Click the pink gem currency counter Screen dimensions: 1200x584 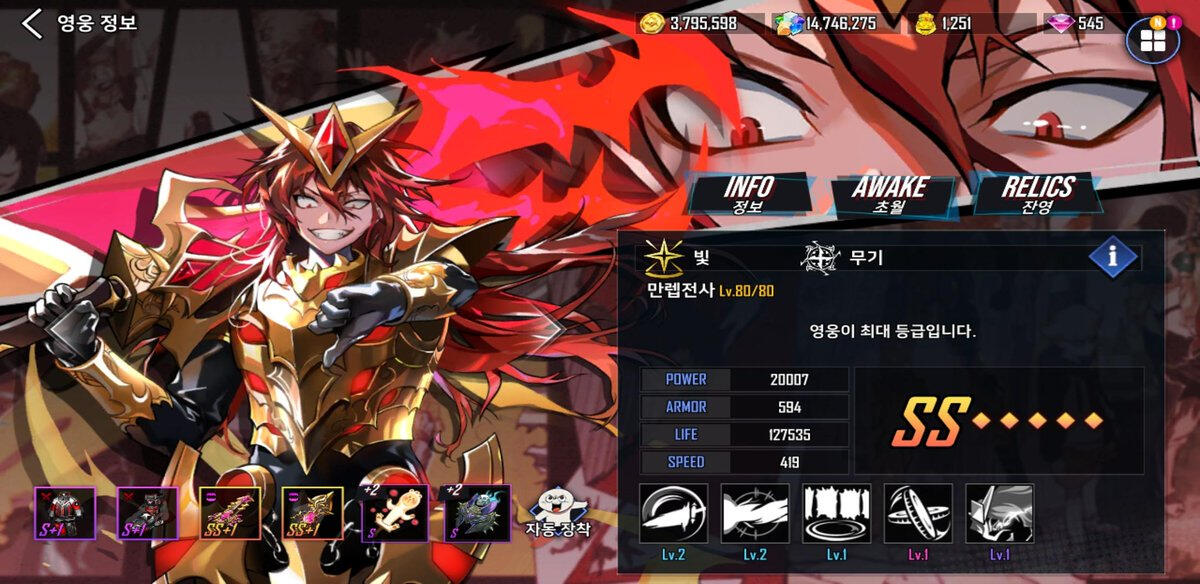(1076, 23)
